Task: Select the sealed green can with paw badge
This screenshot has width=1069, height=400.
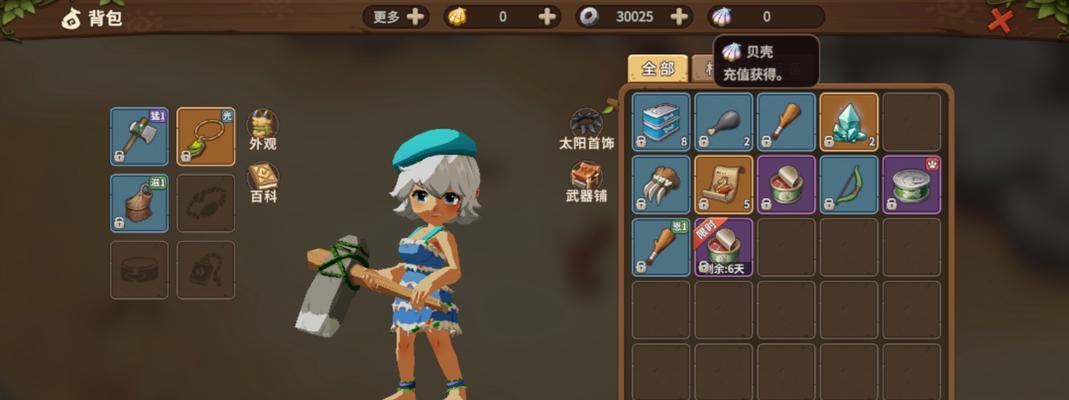Action: [911, 184]
